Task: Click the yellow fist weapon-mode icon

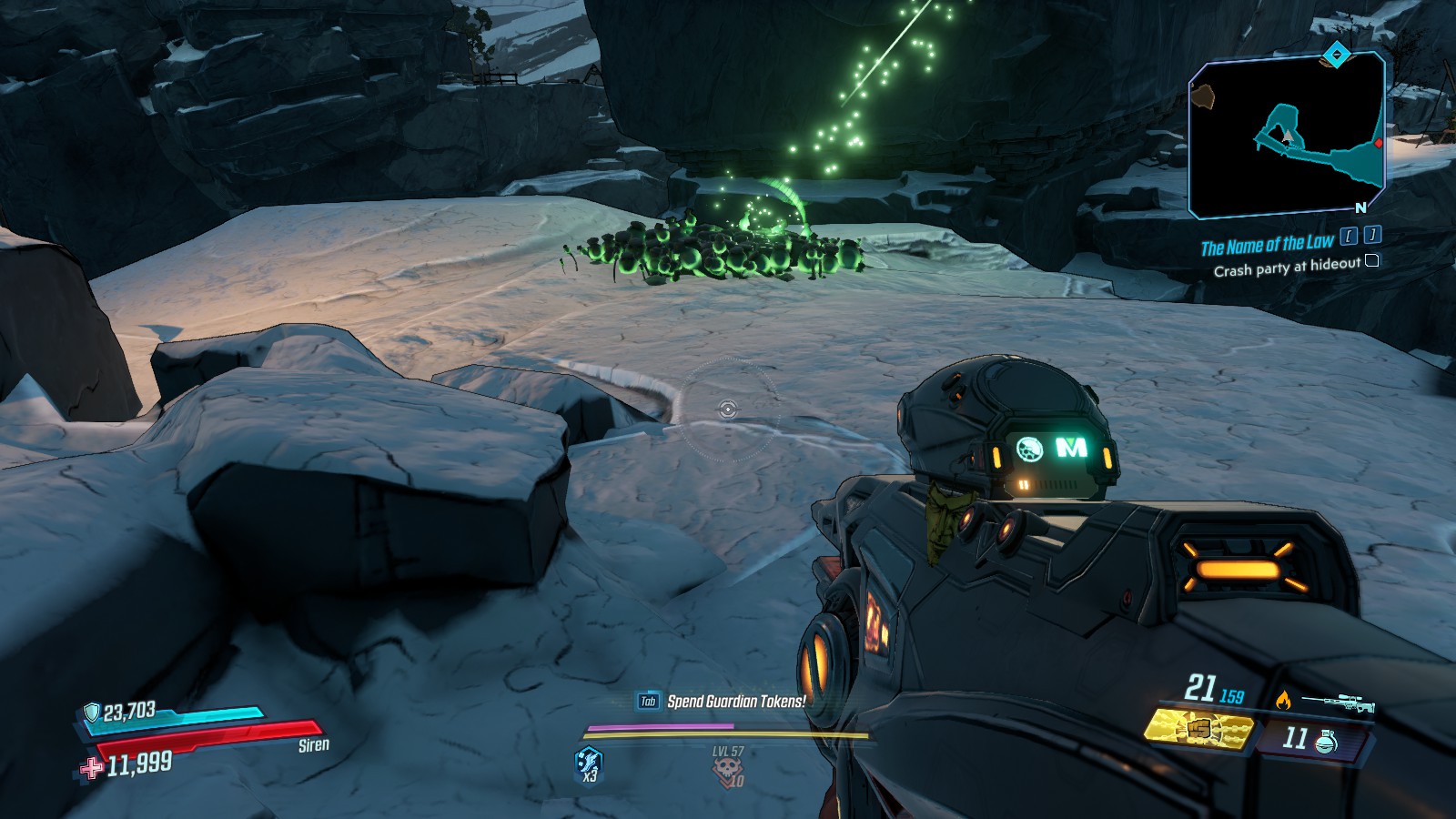Action: tap(1200, 732)
